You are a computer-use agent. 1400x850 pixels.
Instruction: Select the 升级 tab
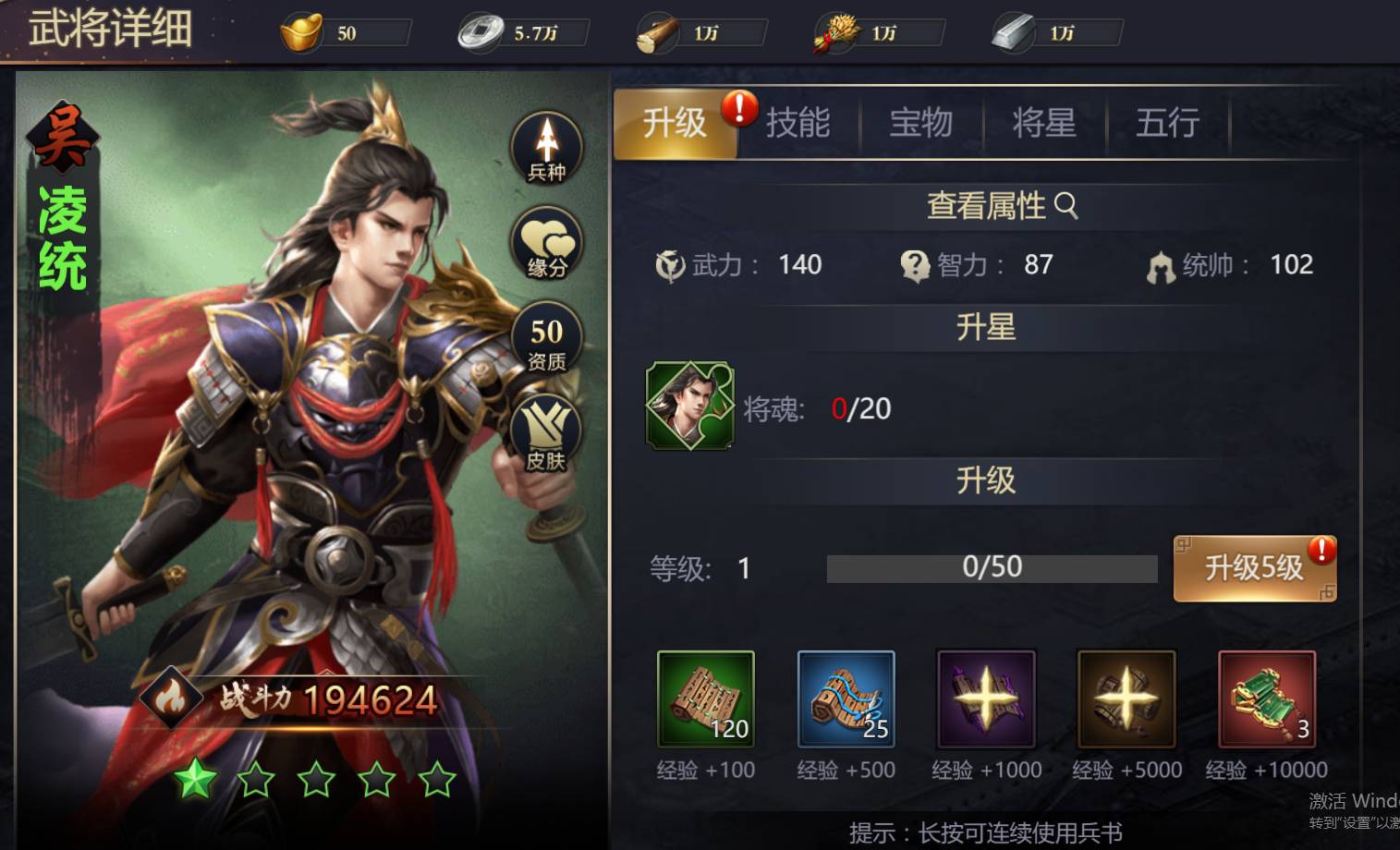pos(675,123)
